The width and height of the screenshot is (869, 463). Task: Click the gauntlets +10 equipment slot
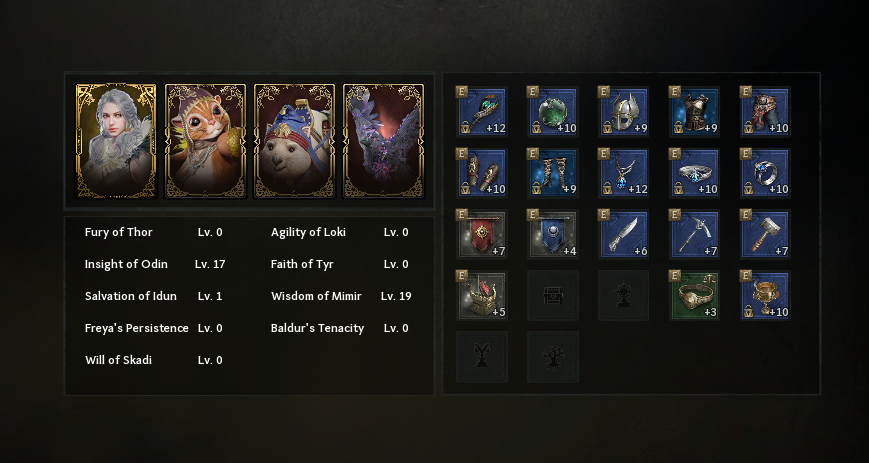coord(483,174)
